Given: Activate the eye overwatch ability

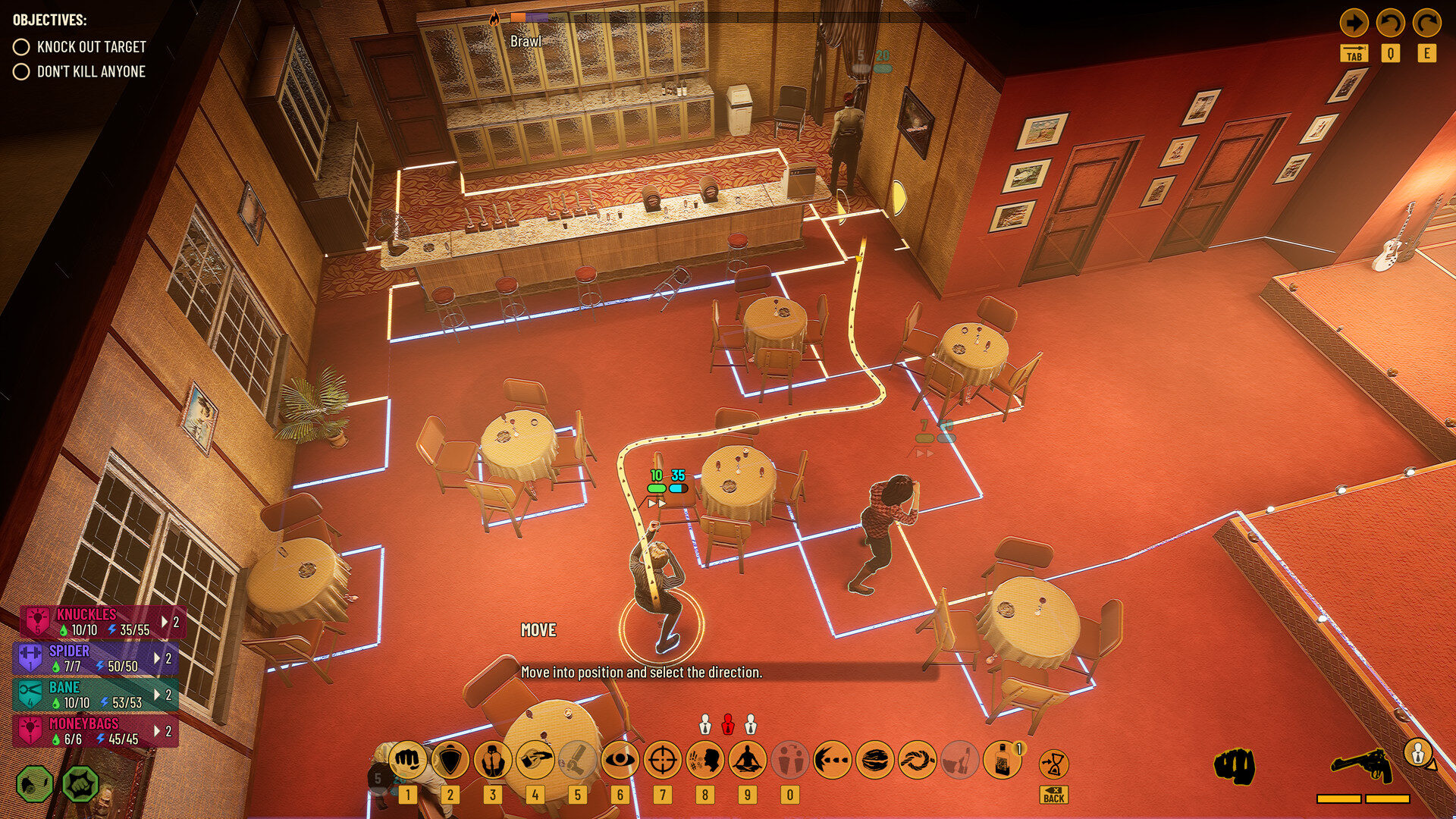Looking at the screenshot, I should coord(620,760).
